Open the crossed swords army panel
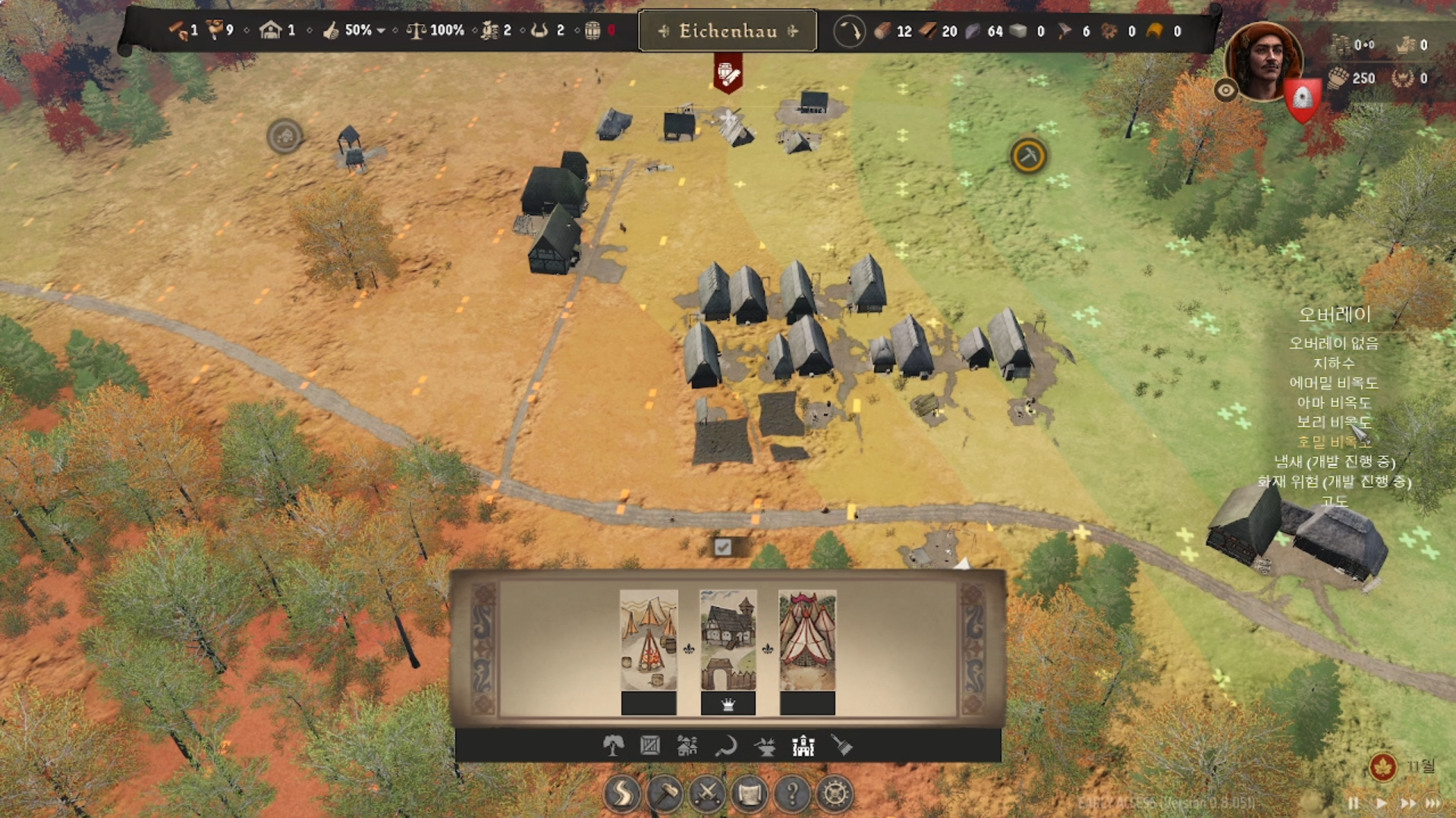The image size is (1456, 818). [707, 794]
